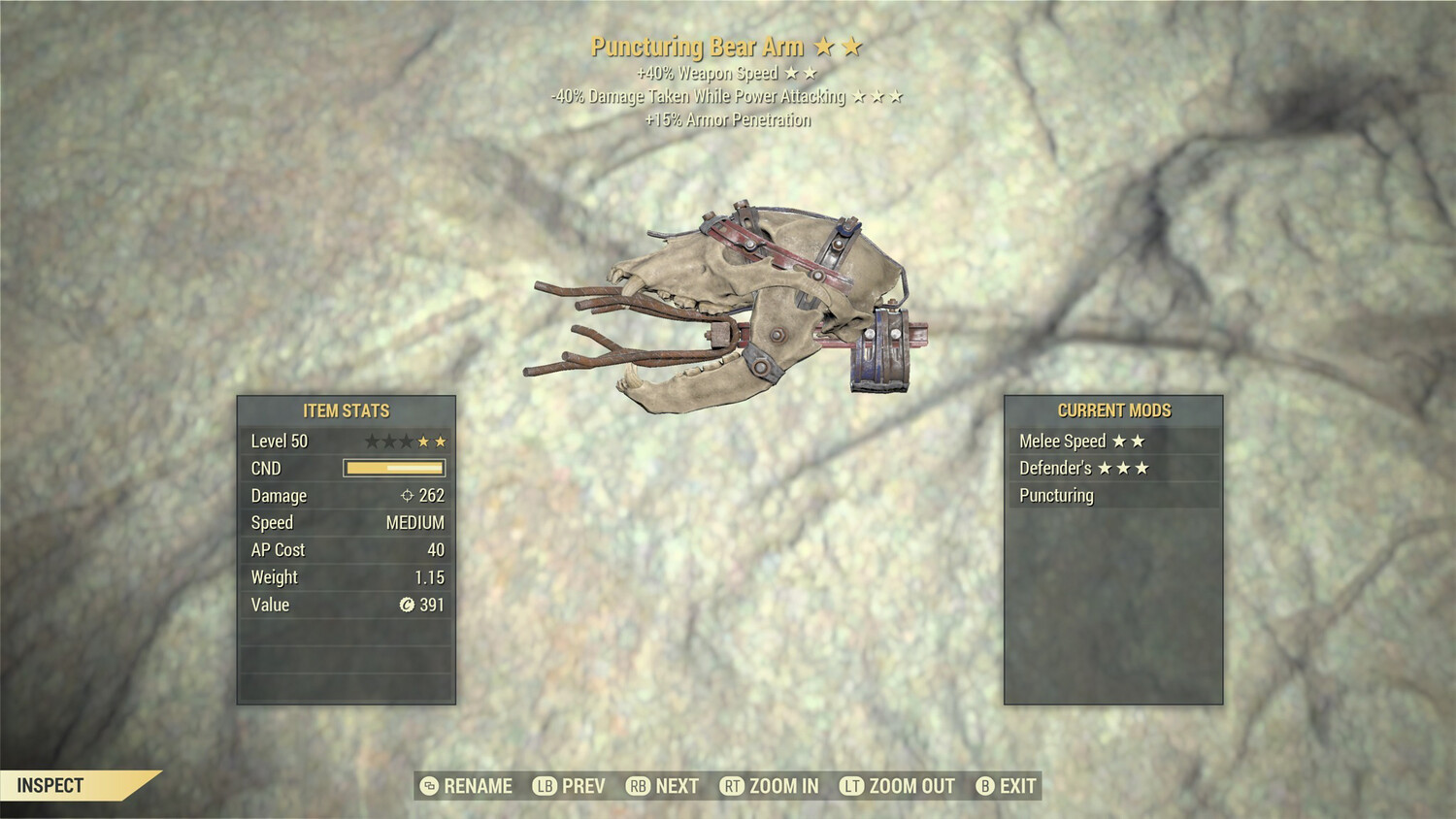Show the NEXT item
Viewport: 1456px width, 819px height.
coord(664,786)
